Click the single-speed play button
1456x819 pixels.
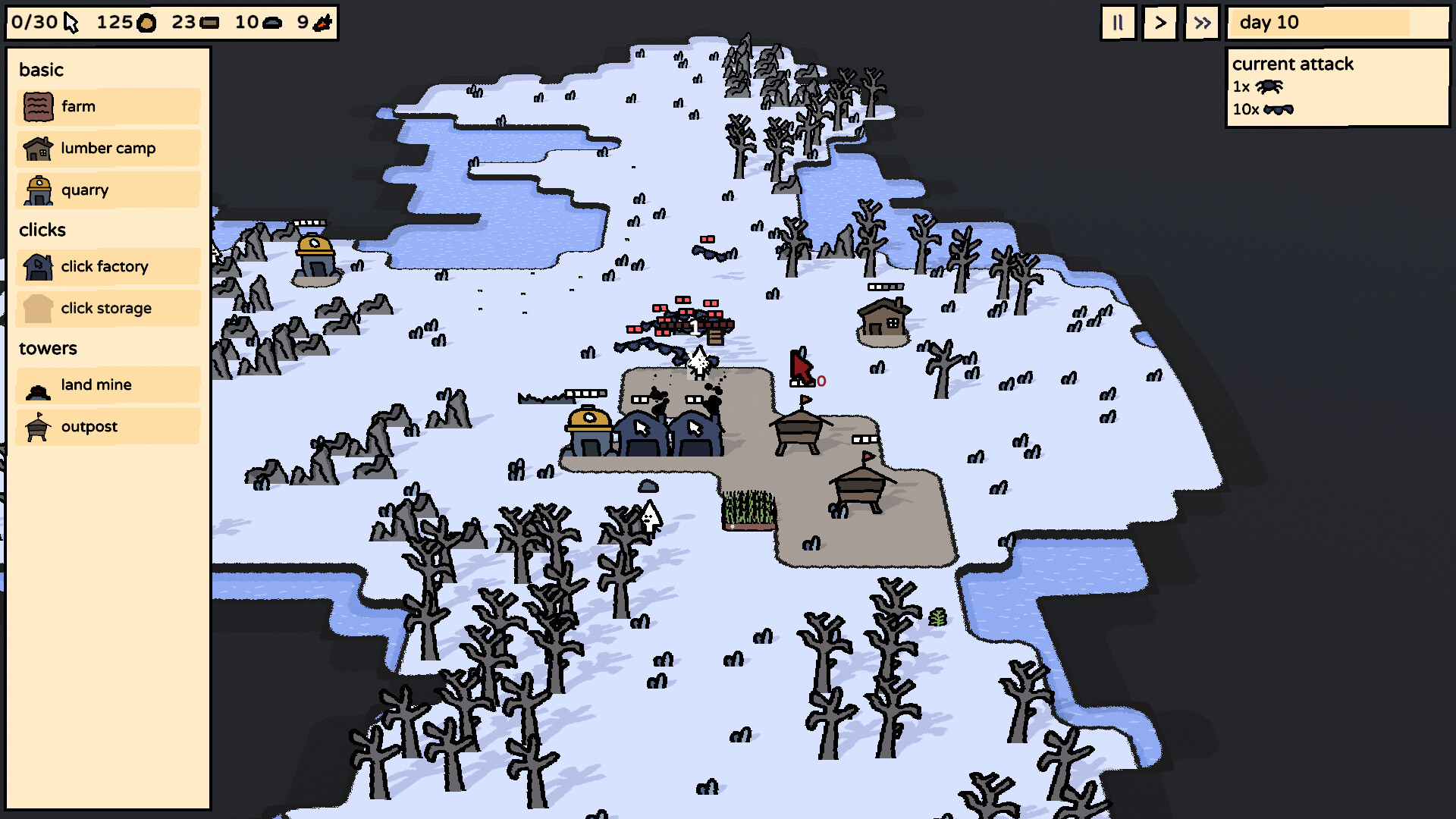tap(1159, 23)
